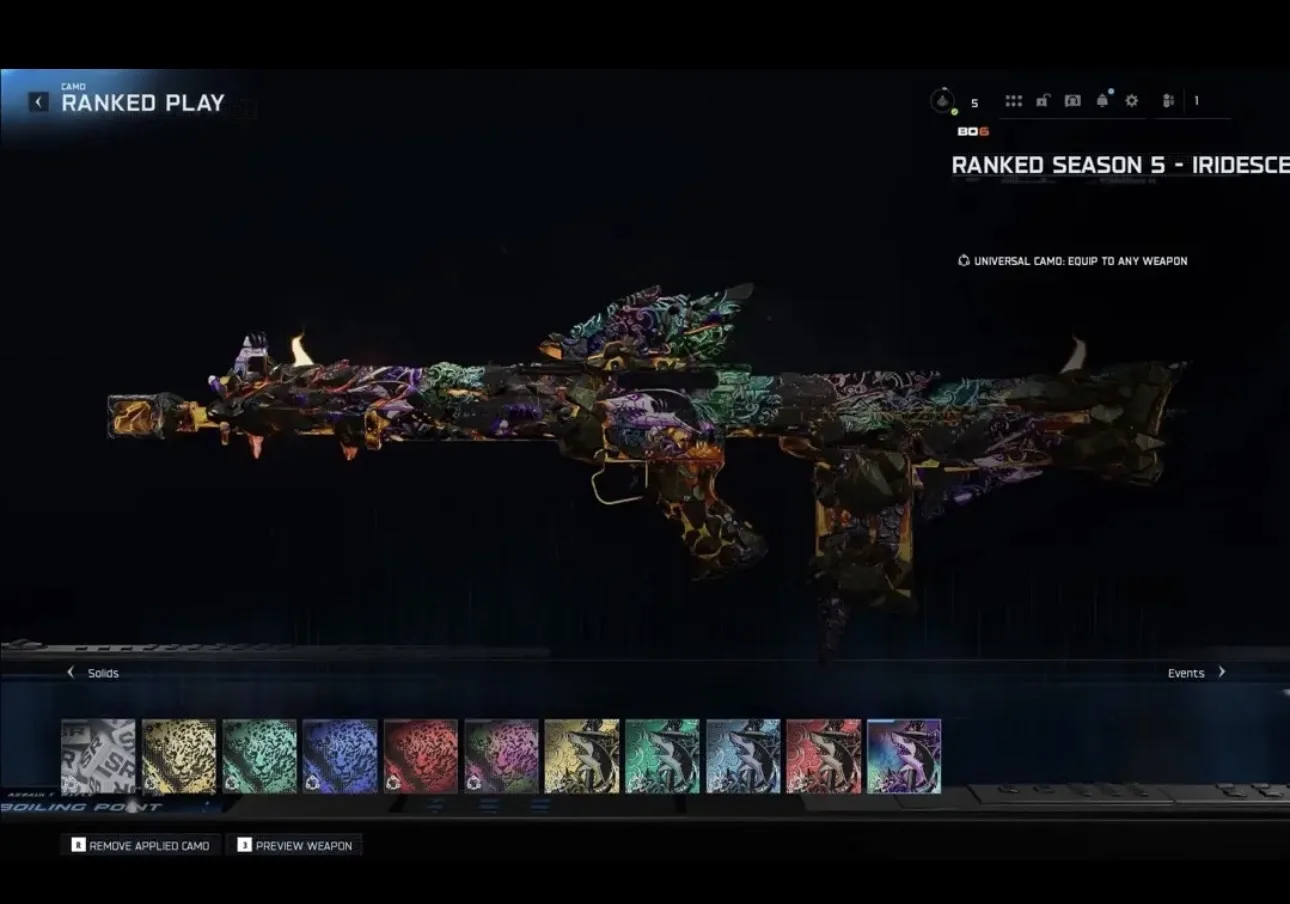The height and width of the screenshot is (904, 1290).
Task: Select the grey SR logo camo
Action: pyautogui.click(x=98, y=756)
